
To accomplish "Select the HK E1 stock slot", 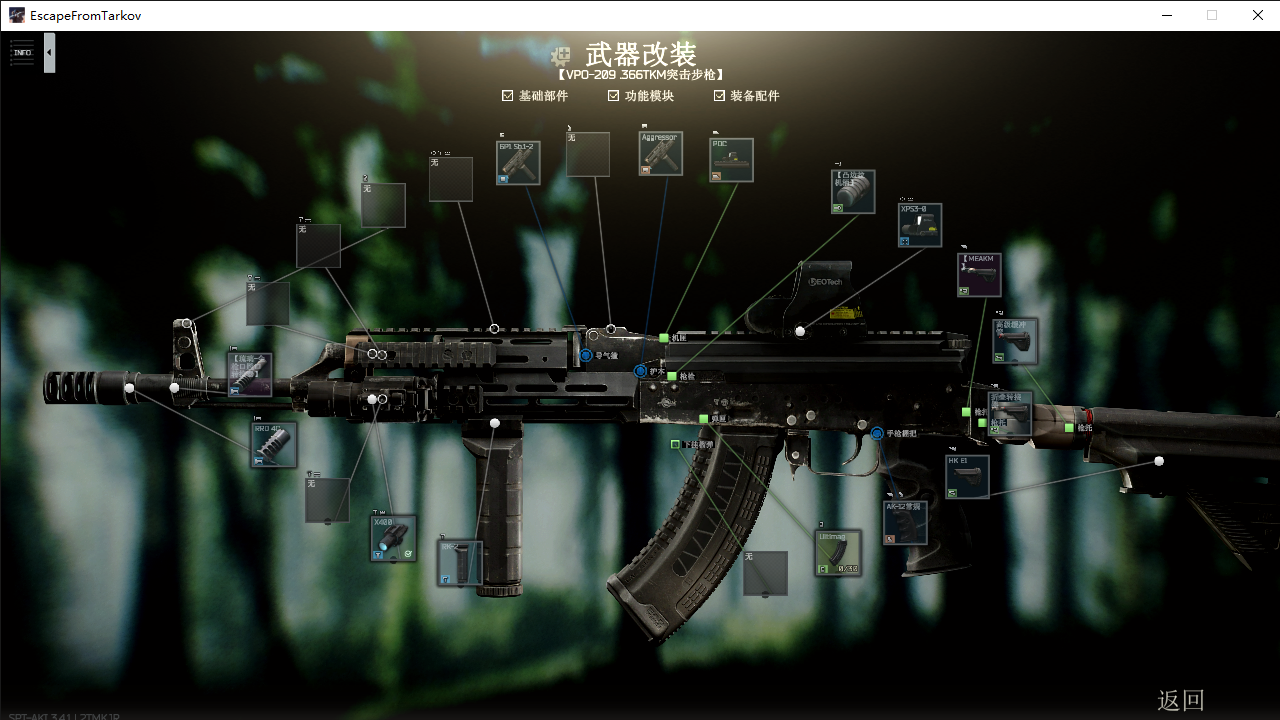I will coord(967,477).
